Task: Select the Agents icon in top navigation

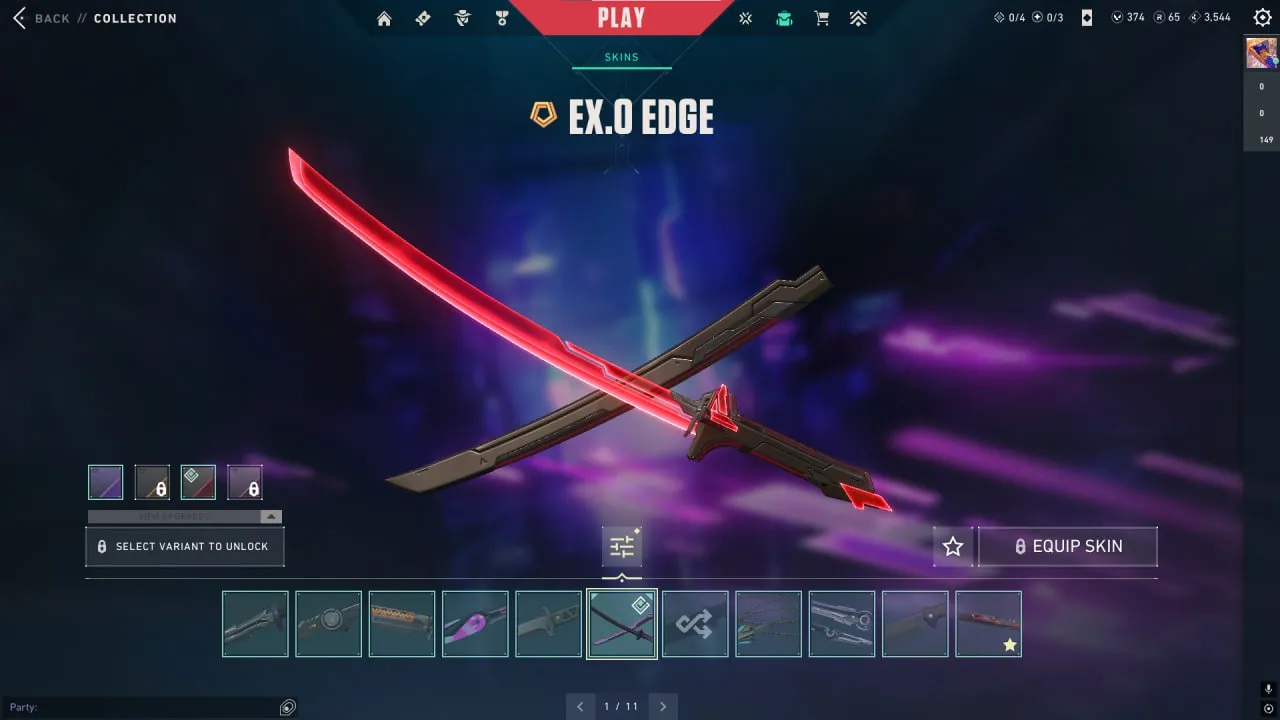Action: pos(462,17)
